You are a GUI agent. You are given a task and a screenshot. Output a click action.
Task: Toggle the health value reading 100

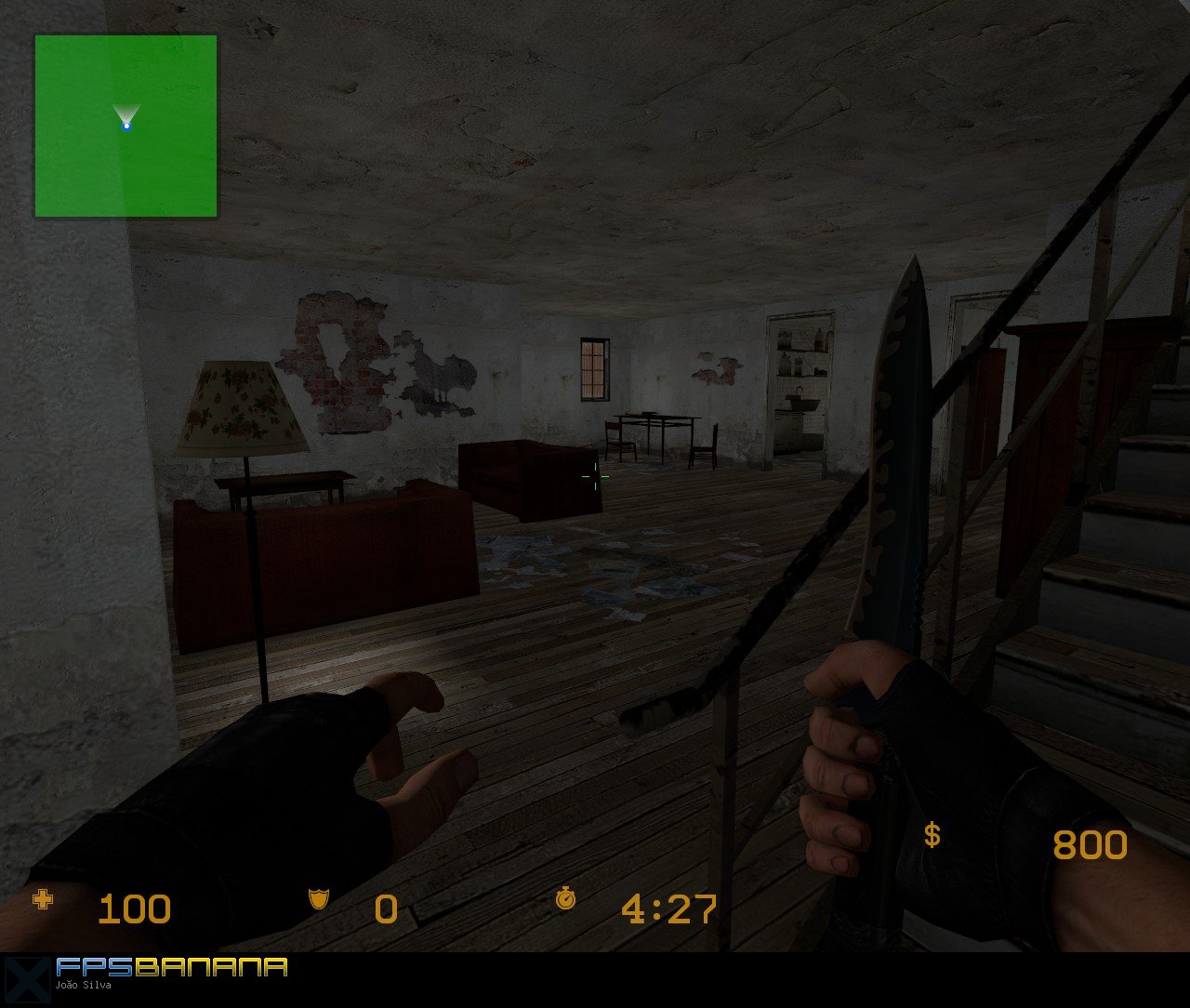pos(135,909)
